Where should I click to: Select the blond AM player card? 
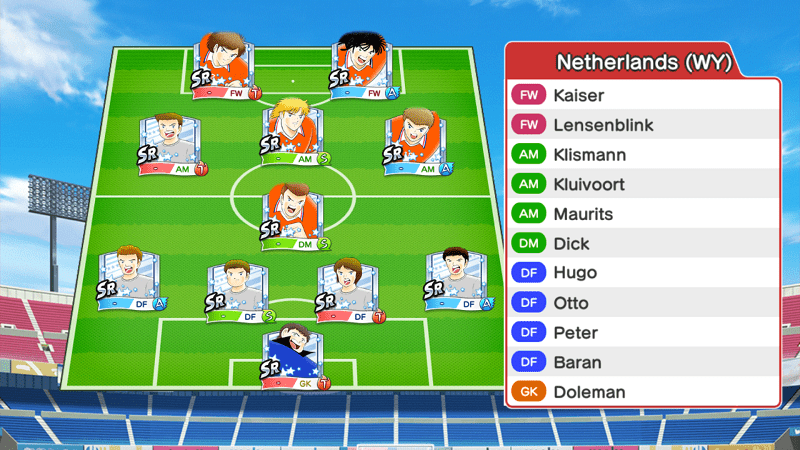[294, 130]
